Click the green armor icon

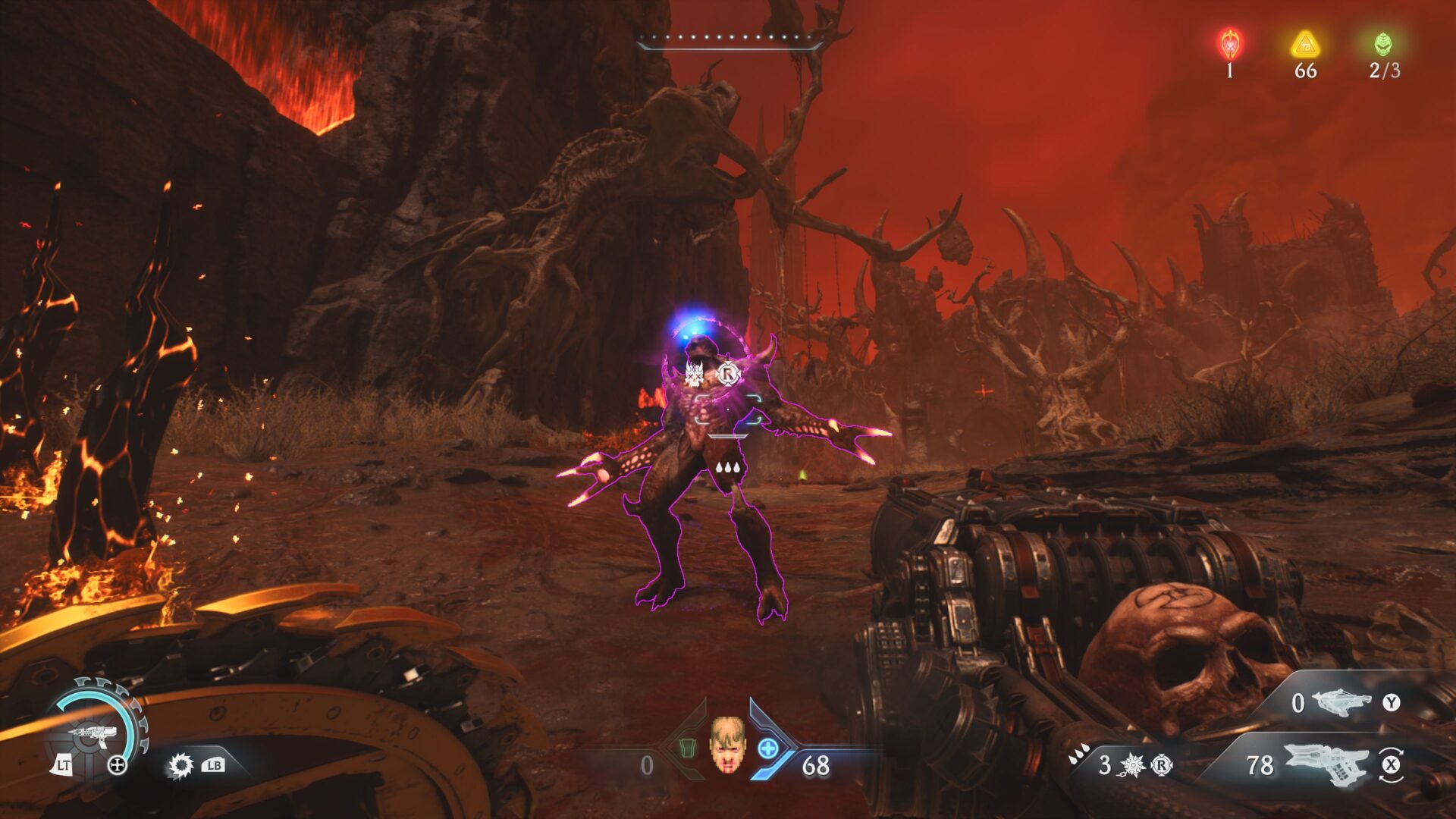687,748
